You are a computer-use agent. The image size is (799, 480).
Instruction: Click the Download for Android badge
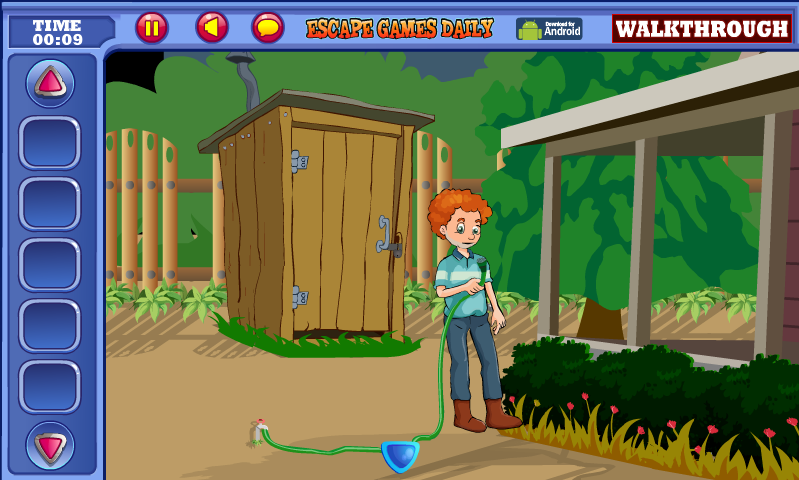click(x=549, y=28)
